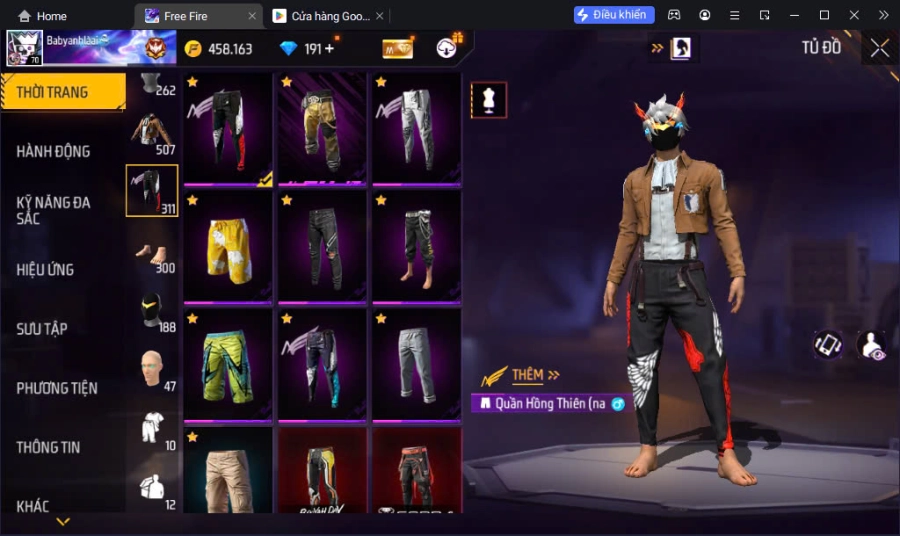Open the mask subcategory with 188 items
The height and width of the screenshot is (536, 900).
point(152,312)
